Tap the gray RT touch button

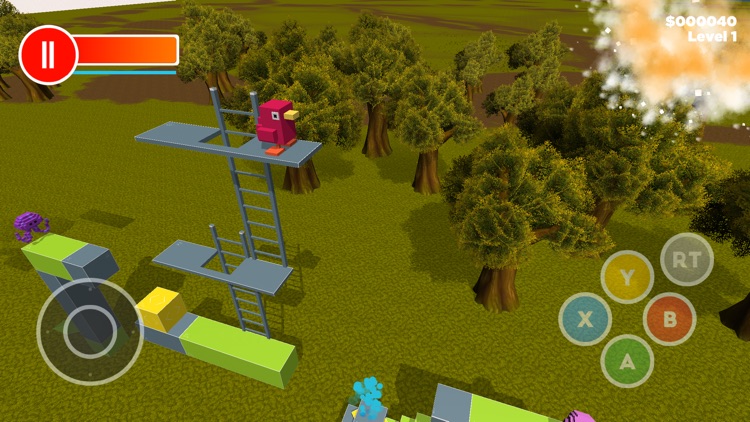[x=687, y=259]
